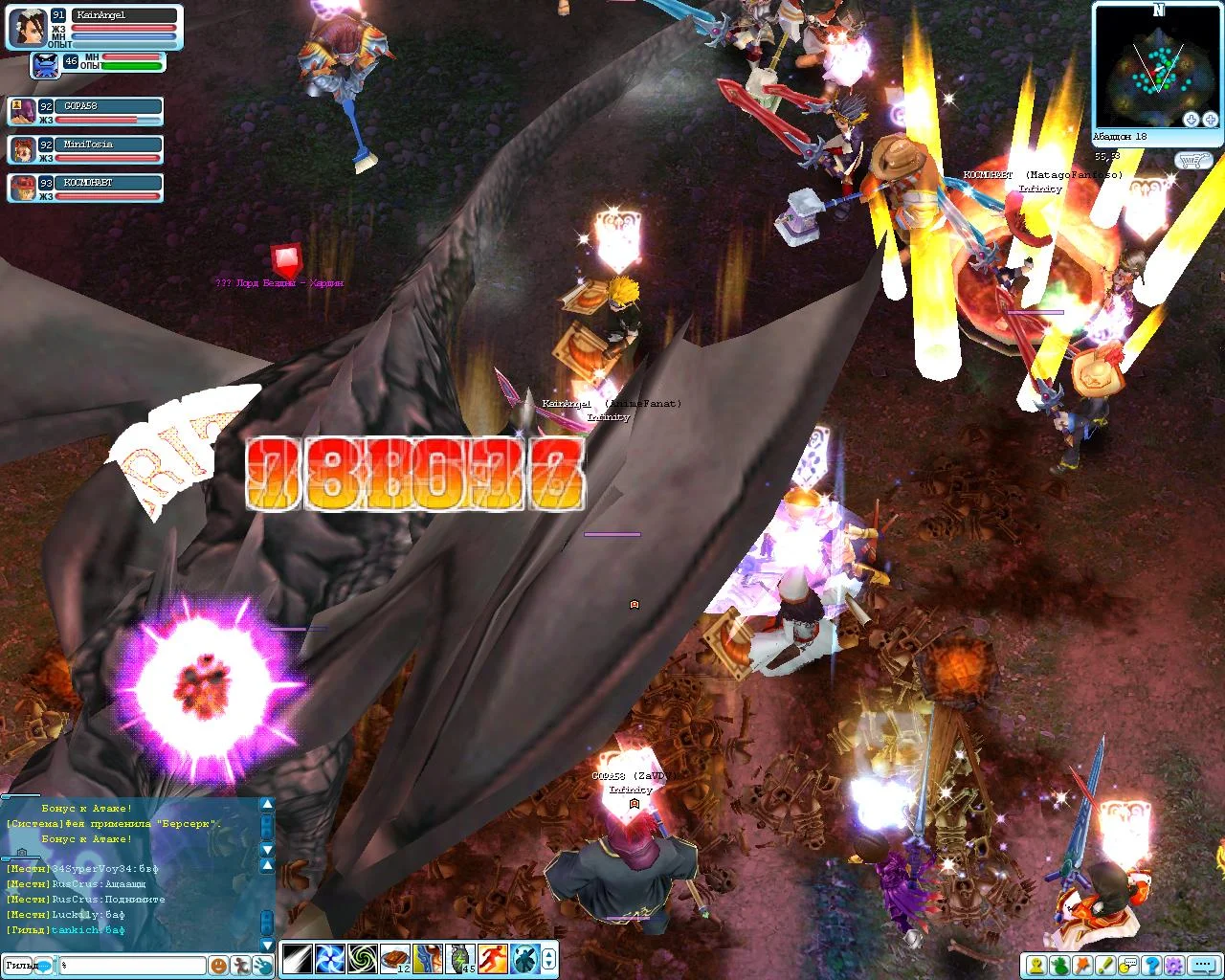
Task: Open the blue question mark help
Action: (x=1151, y=966)
